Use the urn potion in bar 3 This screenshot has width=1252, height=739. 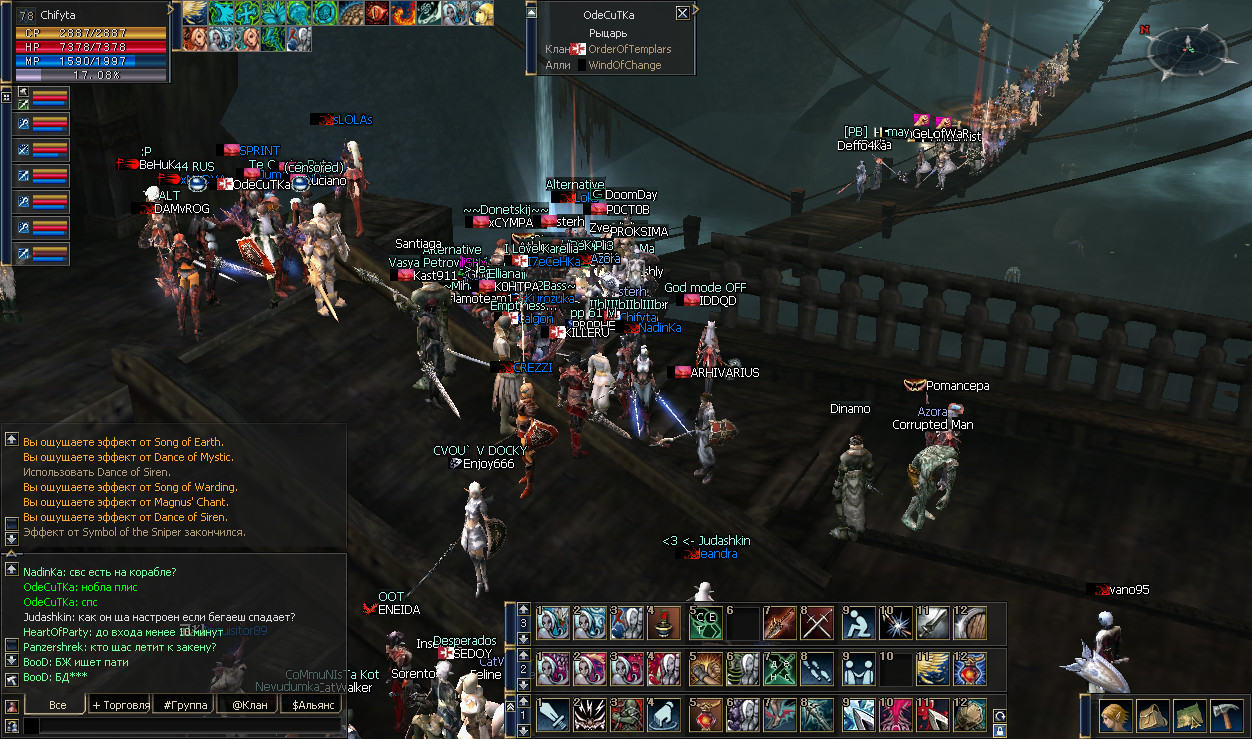coord(665,623)
